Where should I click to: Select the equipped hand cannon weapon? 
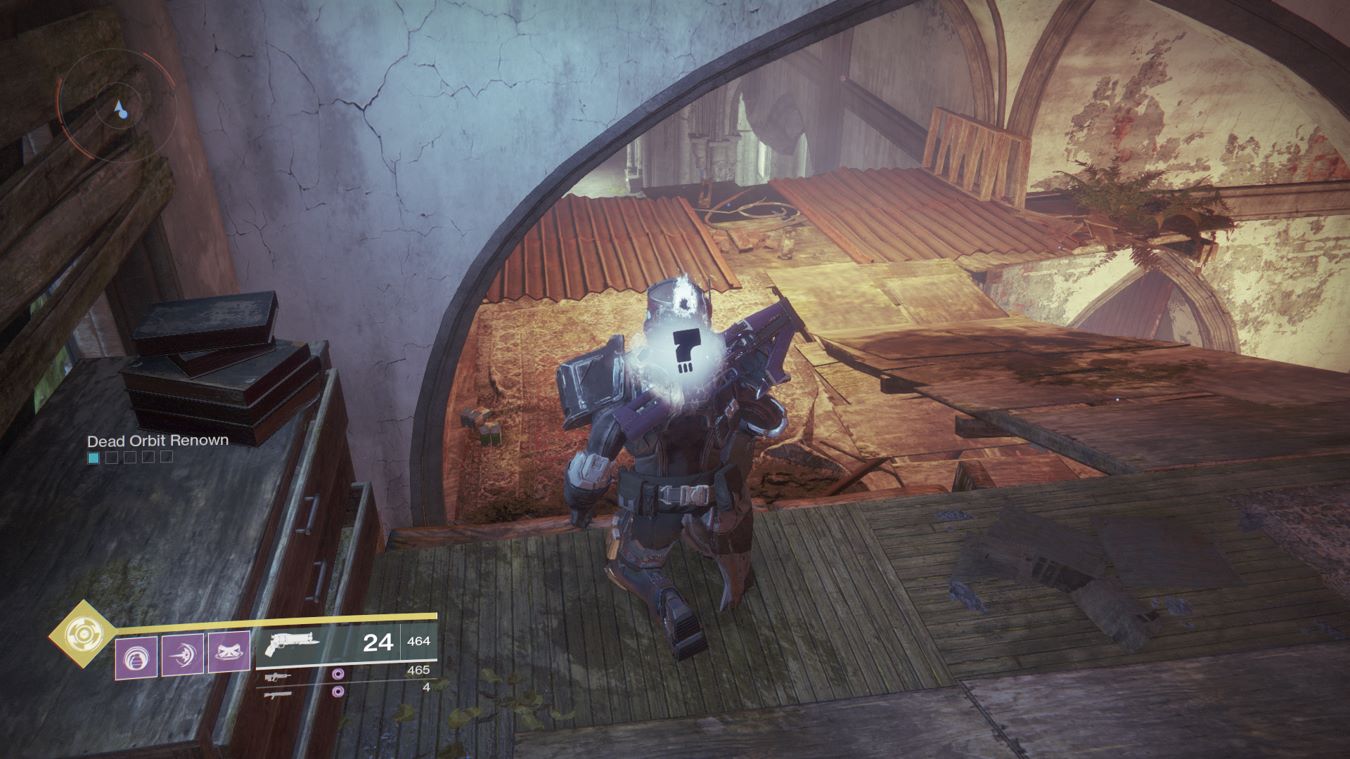pyautogui.click(x=290, y=645)
